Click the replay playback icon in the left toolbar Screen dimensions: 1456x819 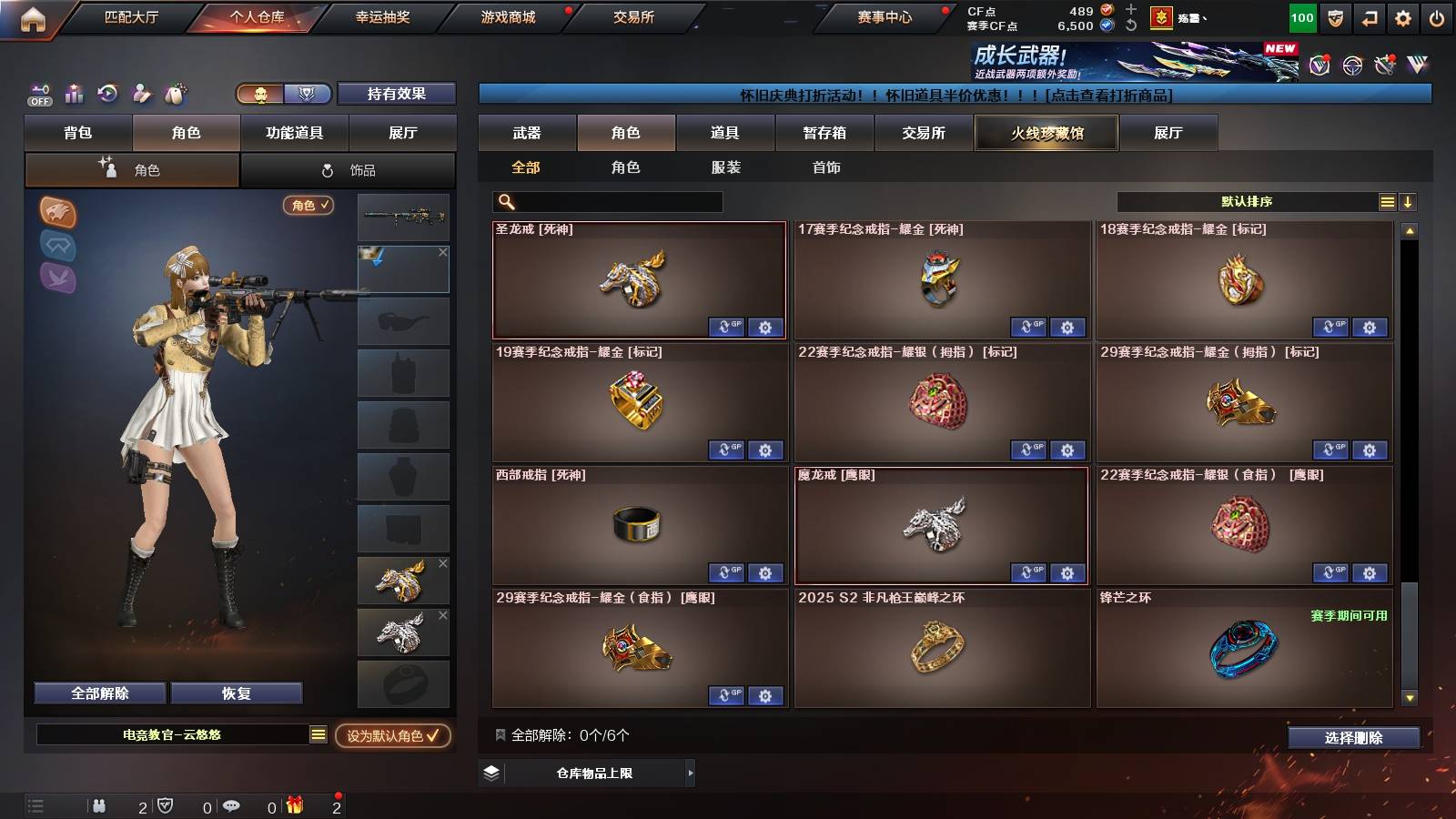106,94
